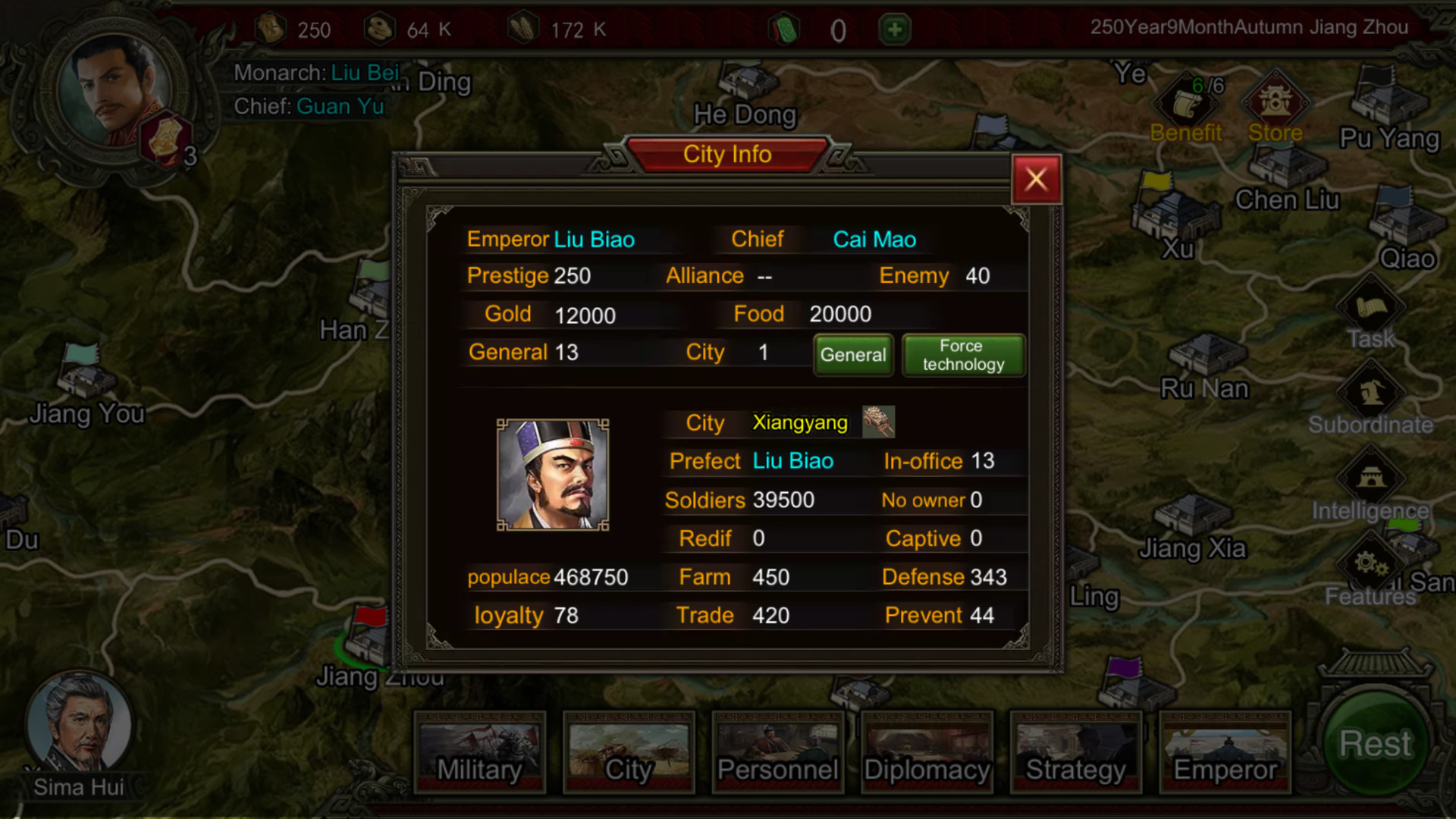Activate the Force technology button
This screenshot has width=1456, height=819.
click(x=962, y=355)
